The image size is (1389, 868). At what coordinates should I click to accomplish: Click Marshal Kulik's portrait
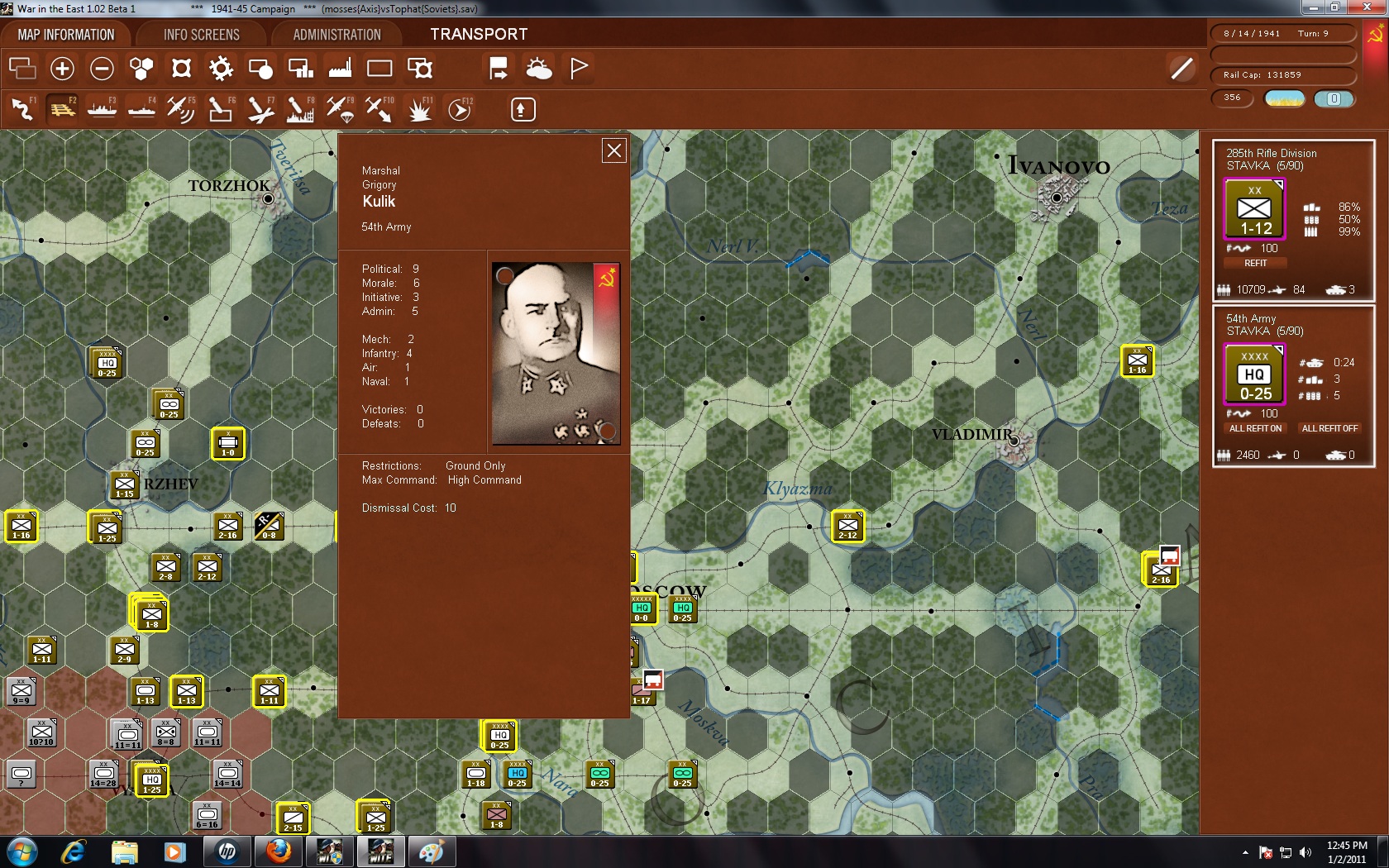[x=556, y=351]
